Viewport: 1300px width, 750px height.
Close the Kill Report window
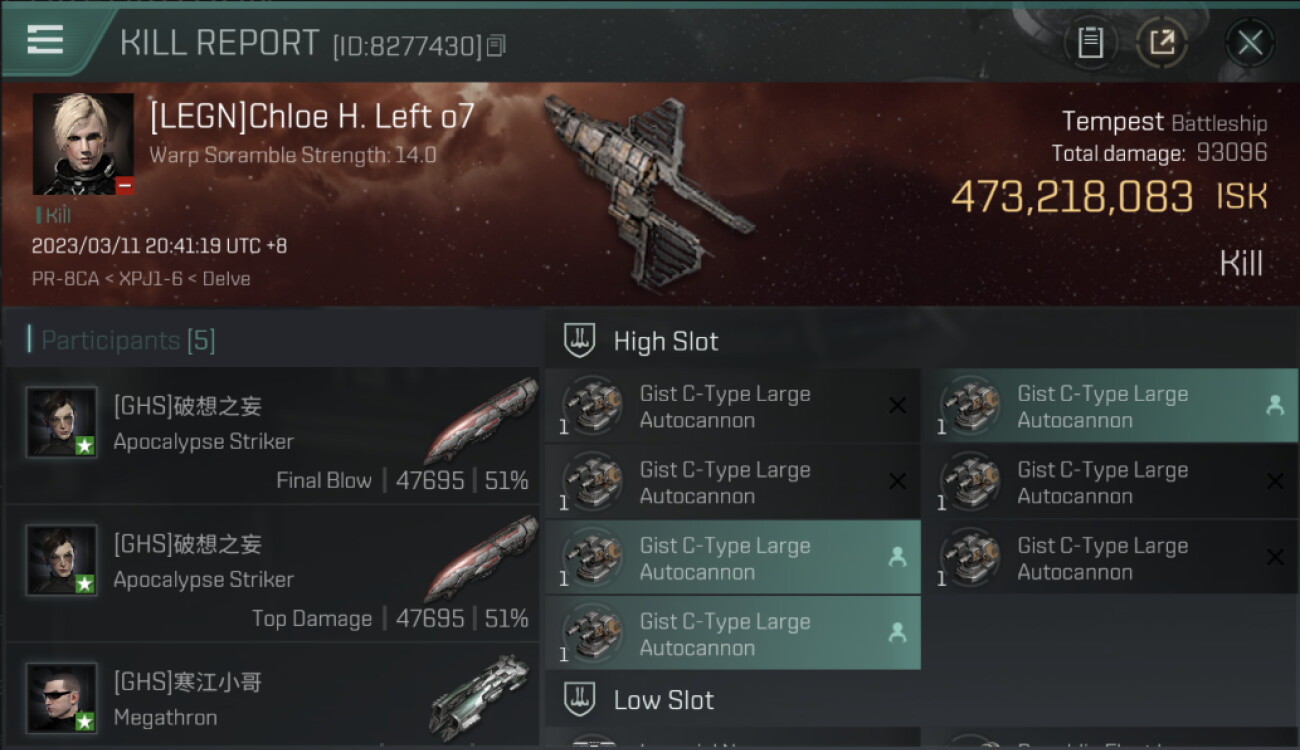coord(1249,43)
